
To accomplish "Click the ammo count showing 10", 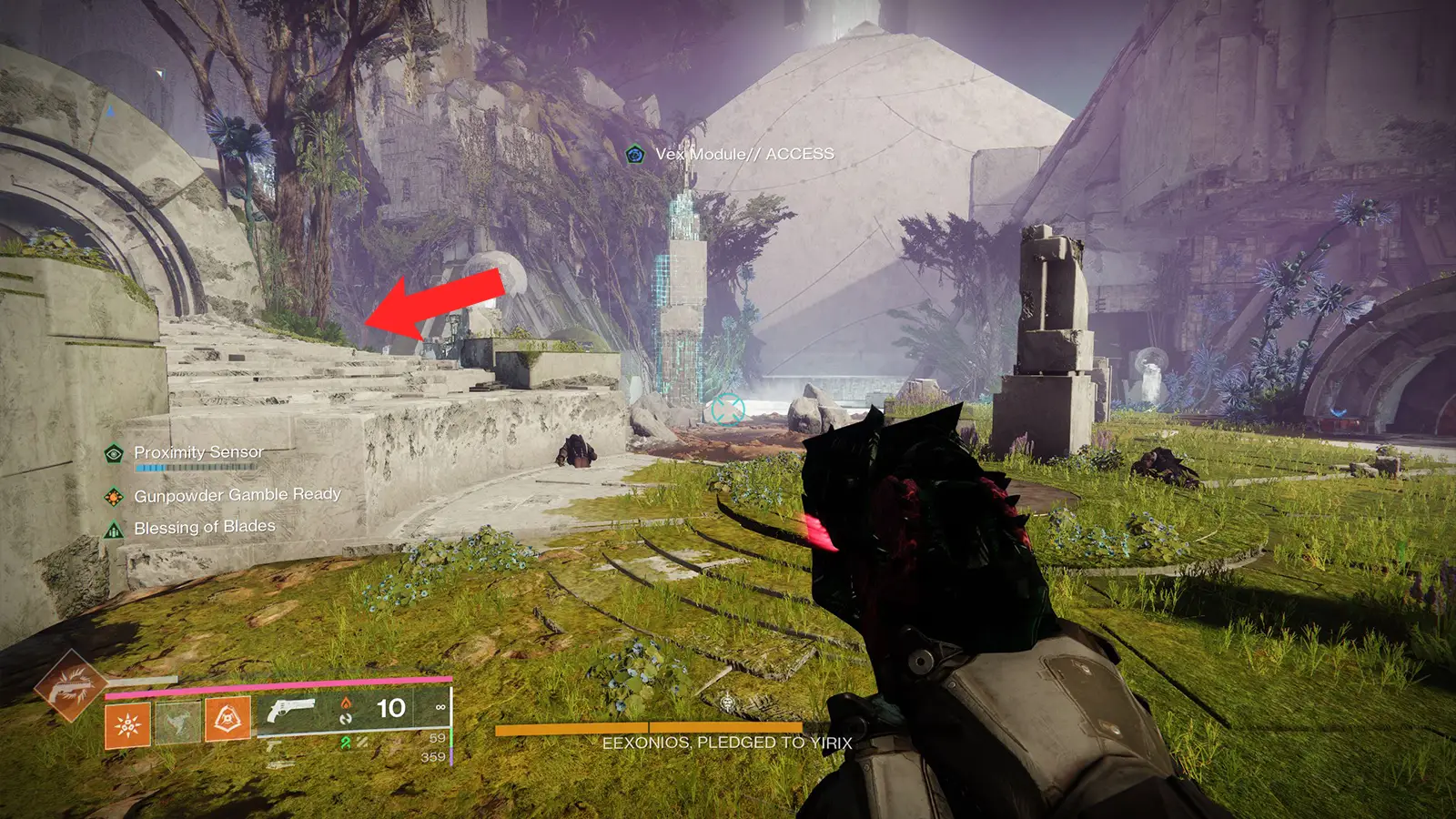I will pos(391,708).
